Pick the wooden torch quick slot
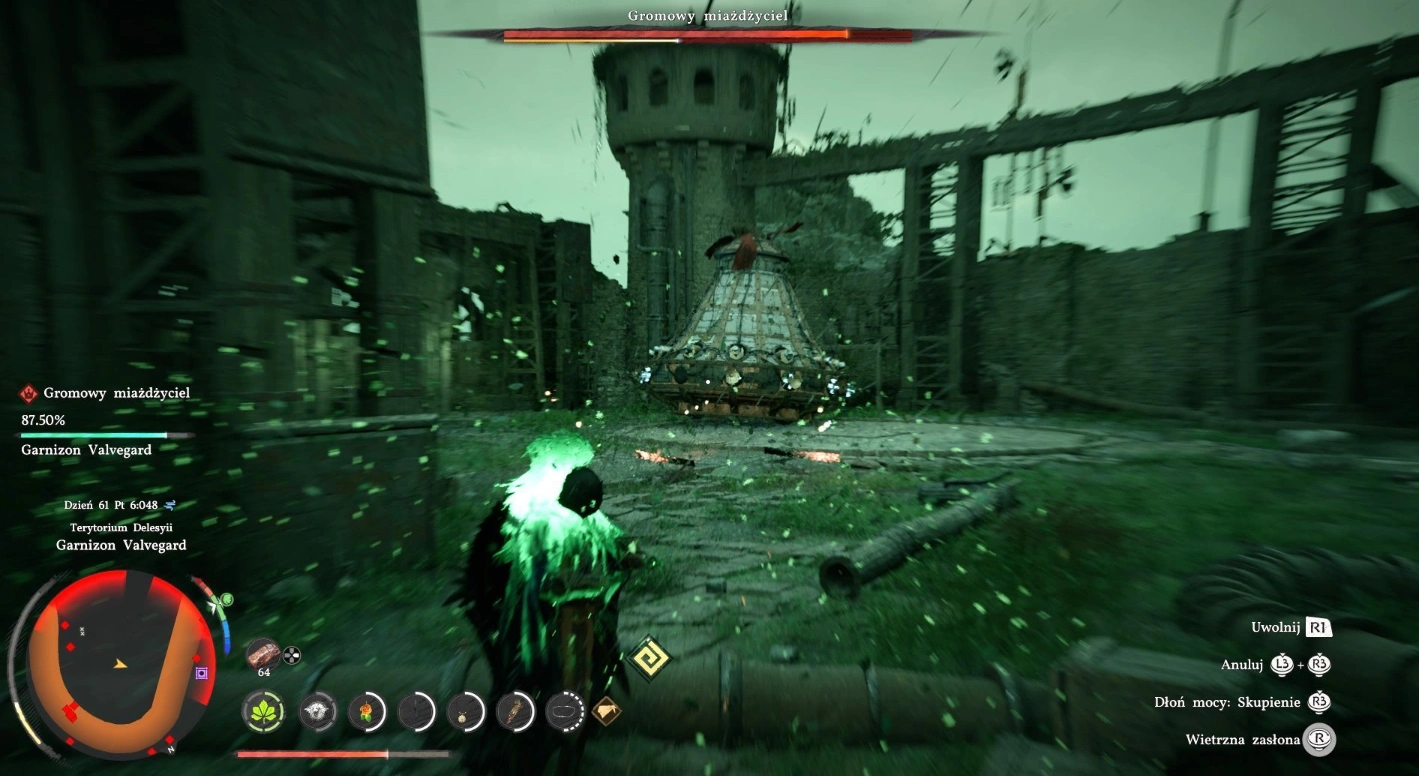The image size is (1419, 776). pyautogui.click(x=516, y=711)
